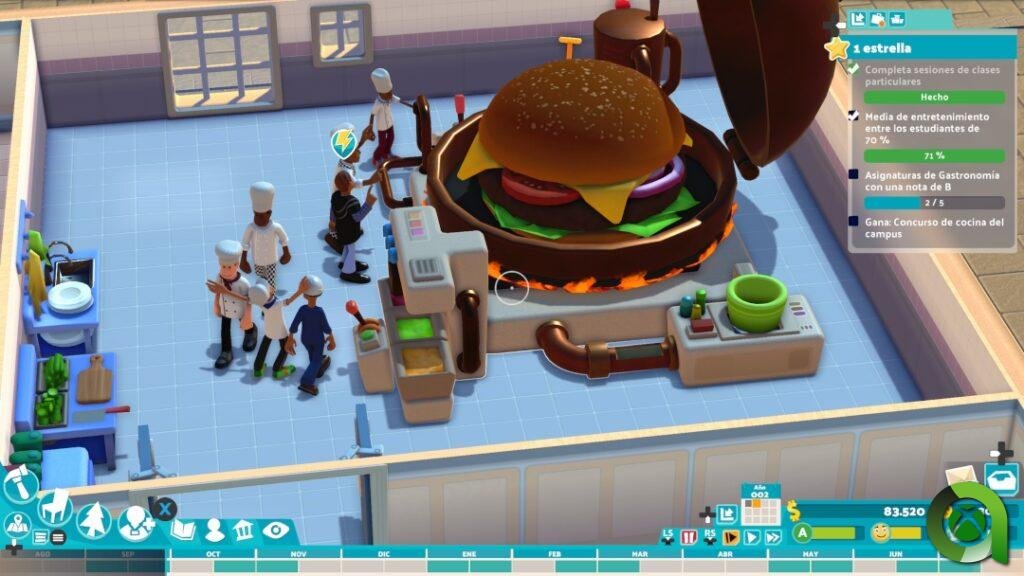Switch to the person silhouette tab
This screenshot has width=1024, height=576.
(215, 530)
